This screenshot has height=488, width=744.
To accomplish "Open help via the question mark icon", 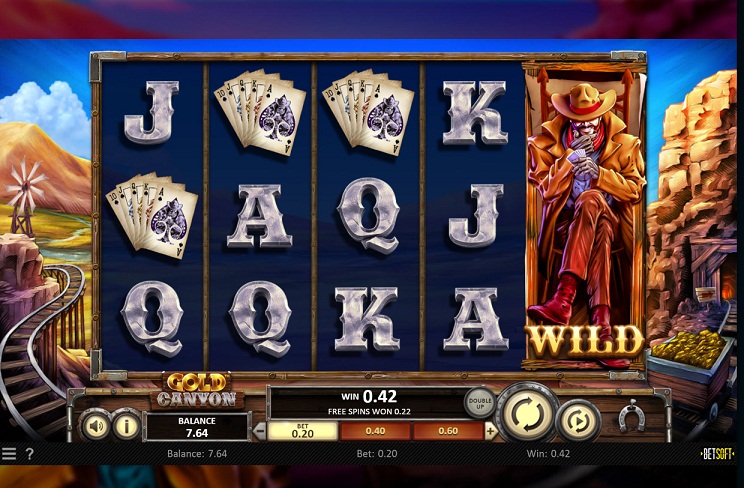I will point(29,454).
